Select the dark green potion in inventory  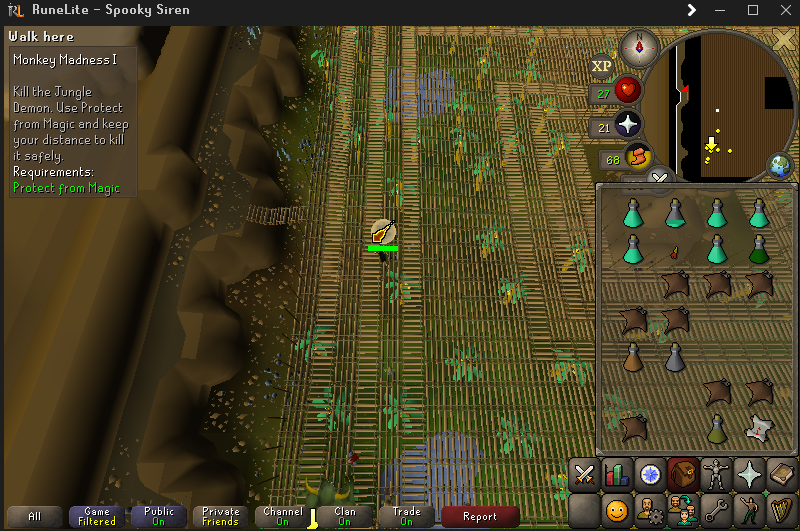(759, 248)
